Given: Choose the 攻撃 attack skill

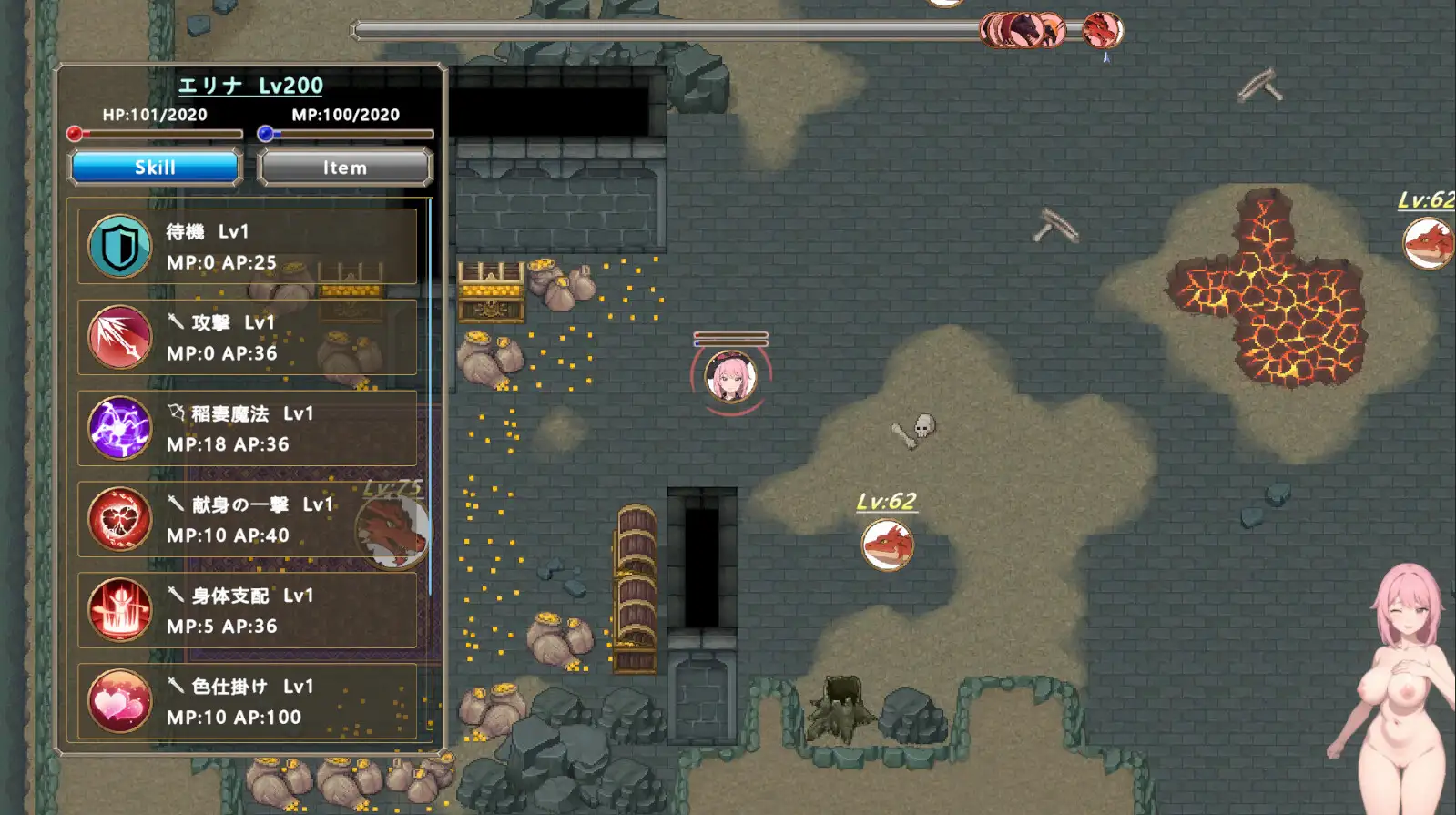Looking at the screenshot, I should [x=247, y=338].
